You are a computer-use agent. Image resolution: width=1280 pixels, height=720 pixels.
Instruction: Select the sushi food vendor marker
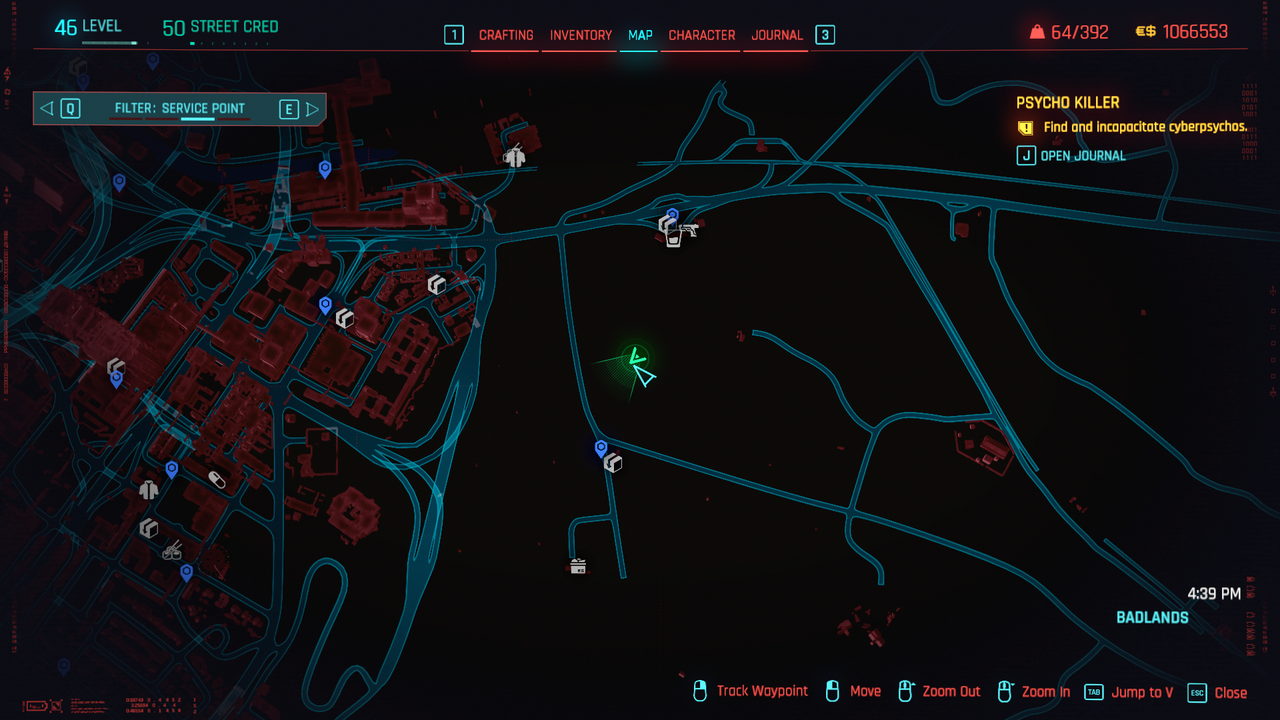172,549
